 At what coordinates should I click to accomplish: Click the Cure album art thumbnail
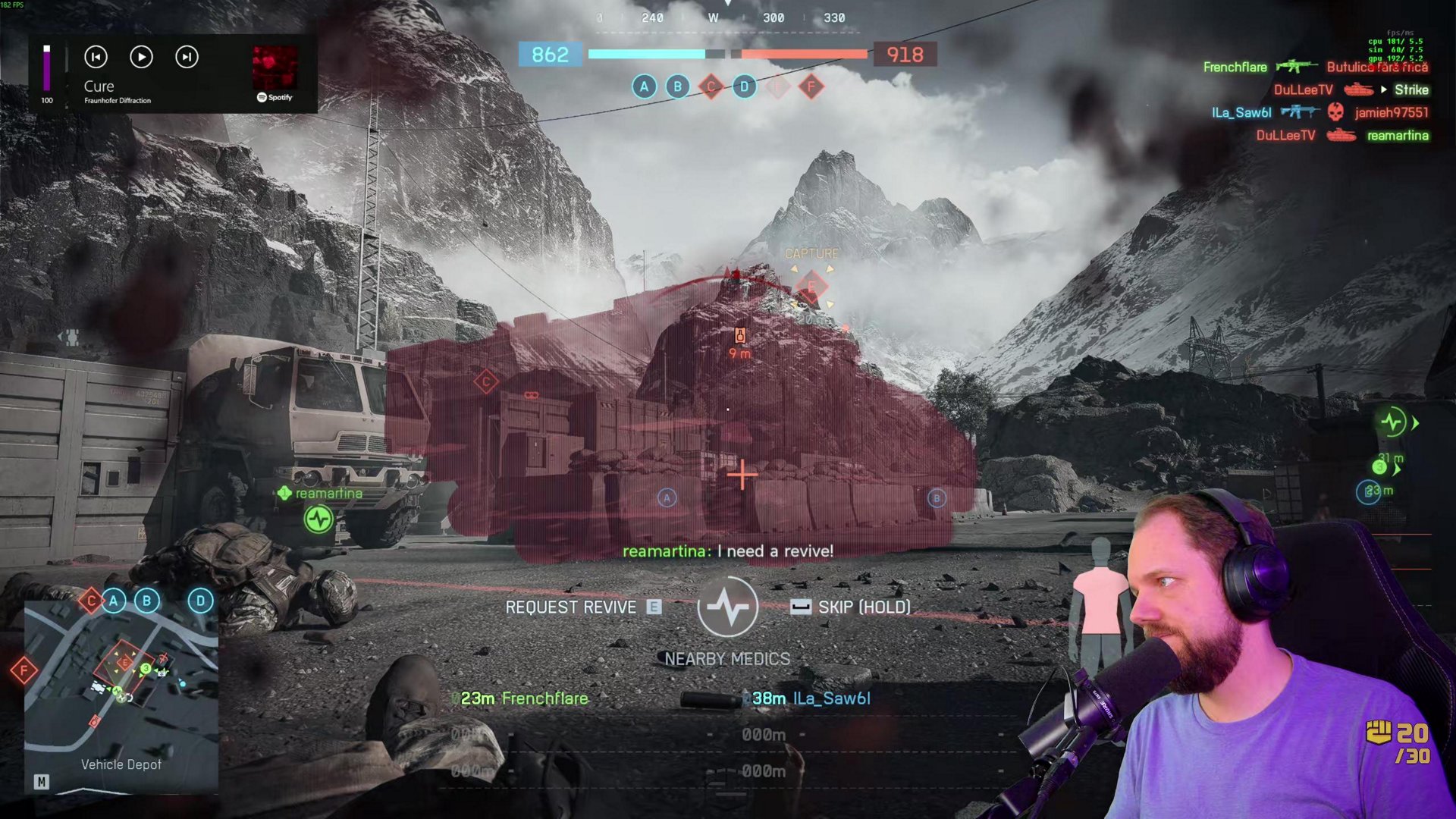click(275, 68)
